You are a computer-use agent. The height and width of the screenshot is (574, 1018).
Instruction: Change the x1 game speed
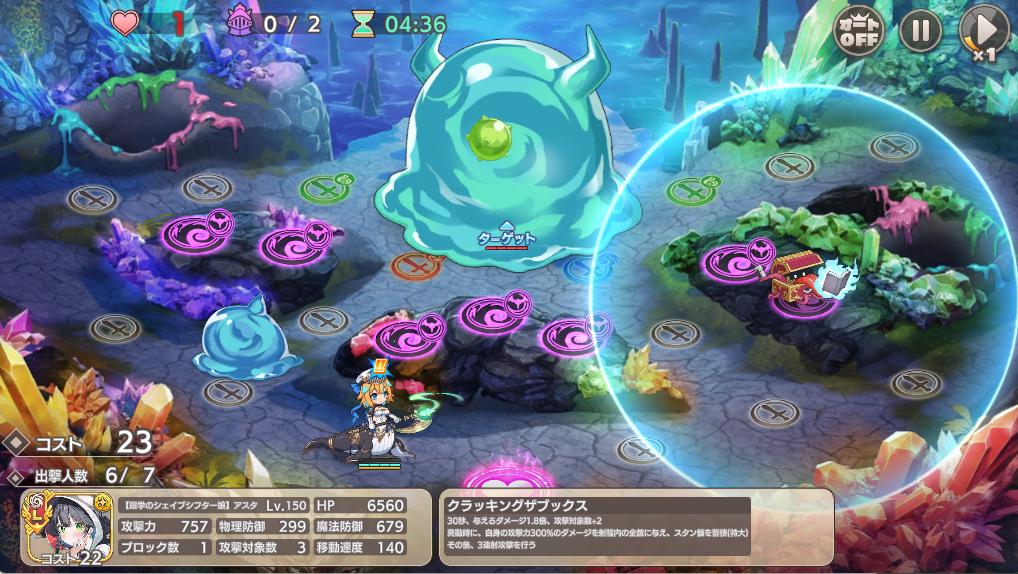coord(982,31)
